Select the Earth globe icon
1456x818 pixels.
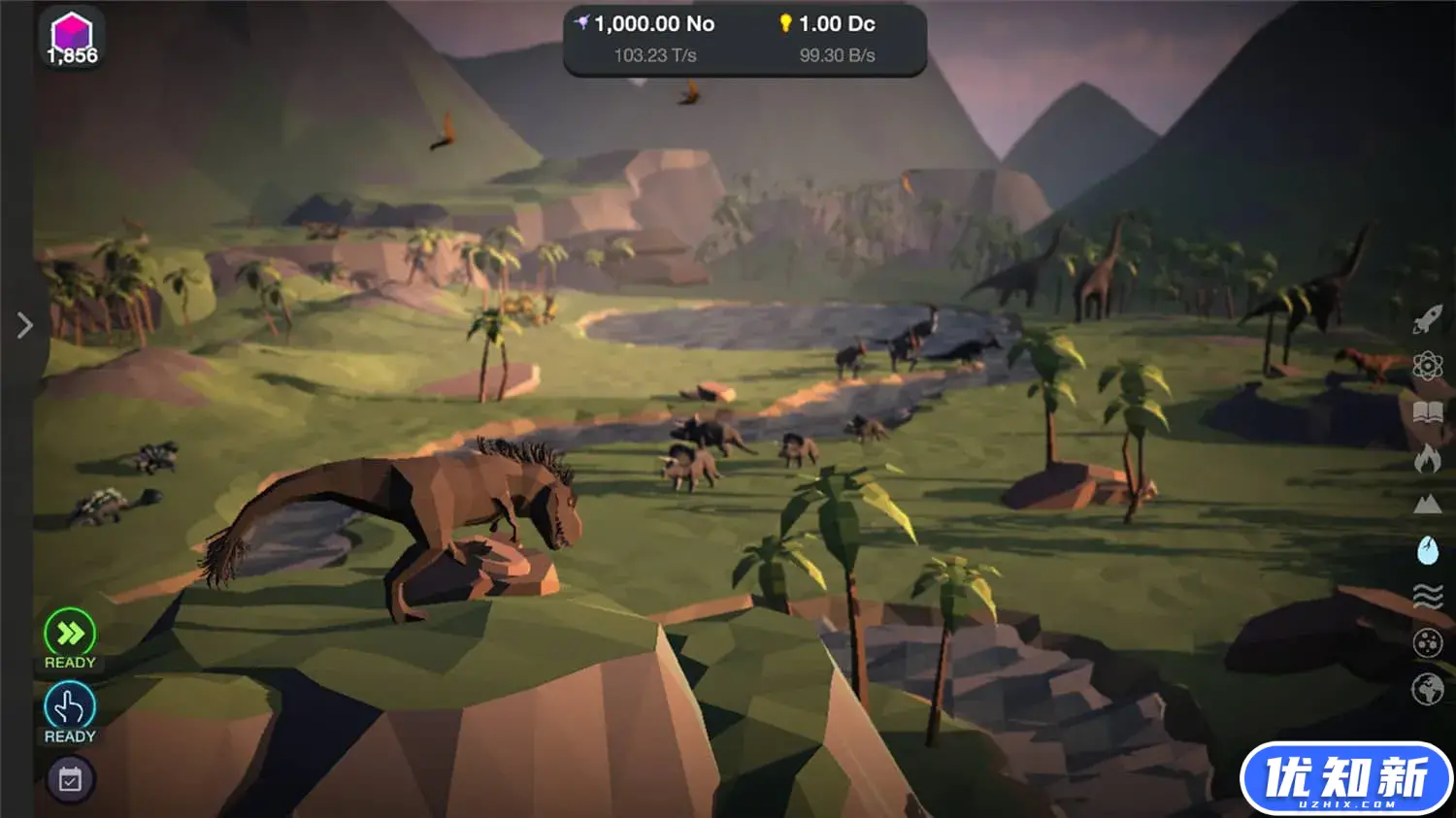click(1427, 689)
